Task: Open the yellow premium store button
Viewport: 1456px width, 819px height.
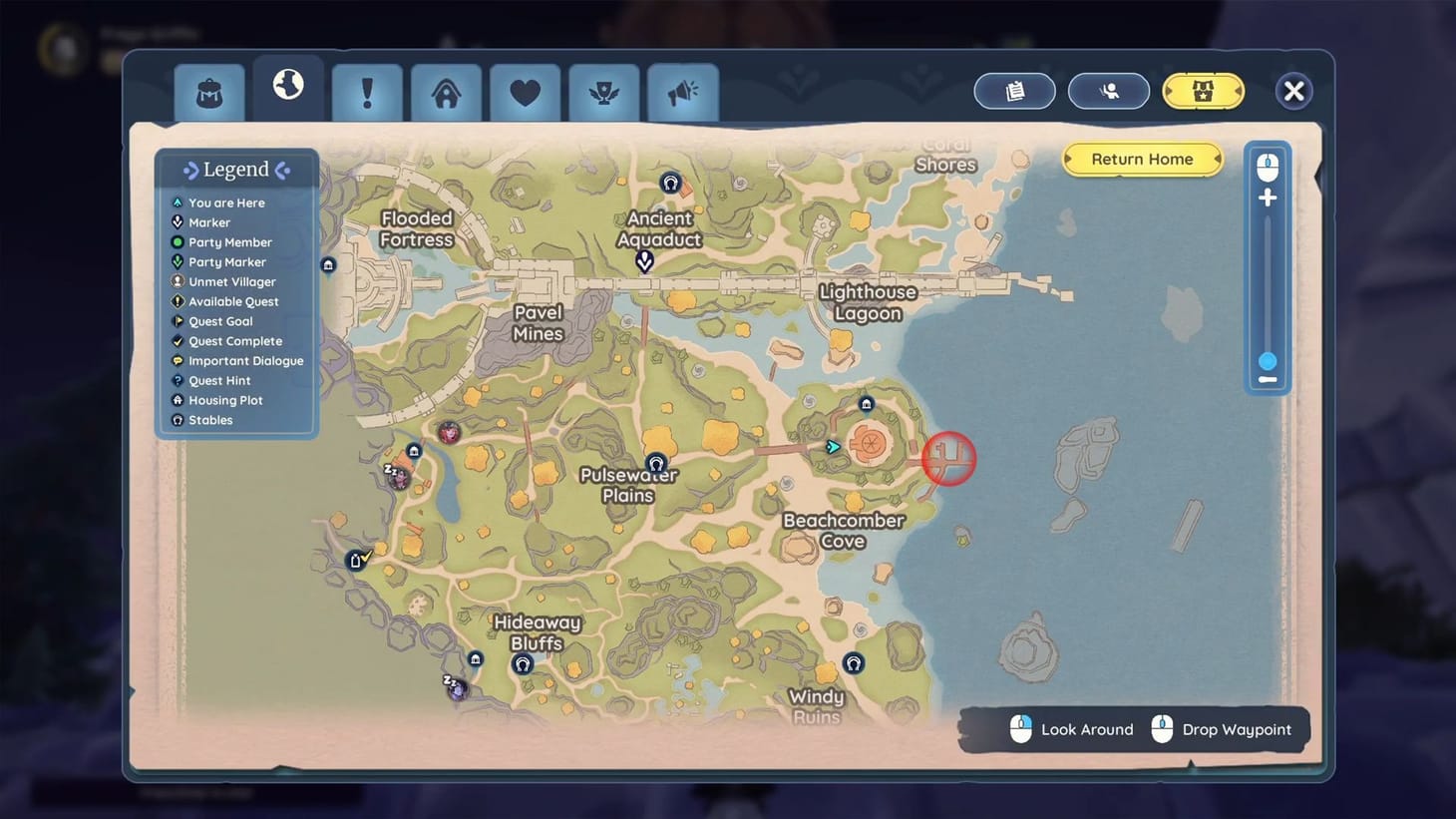Action: [x=1202, y=91]
